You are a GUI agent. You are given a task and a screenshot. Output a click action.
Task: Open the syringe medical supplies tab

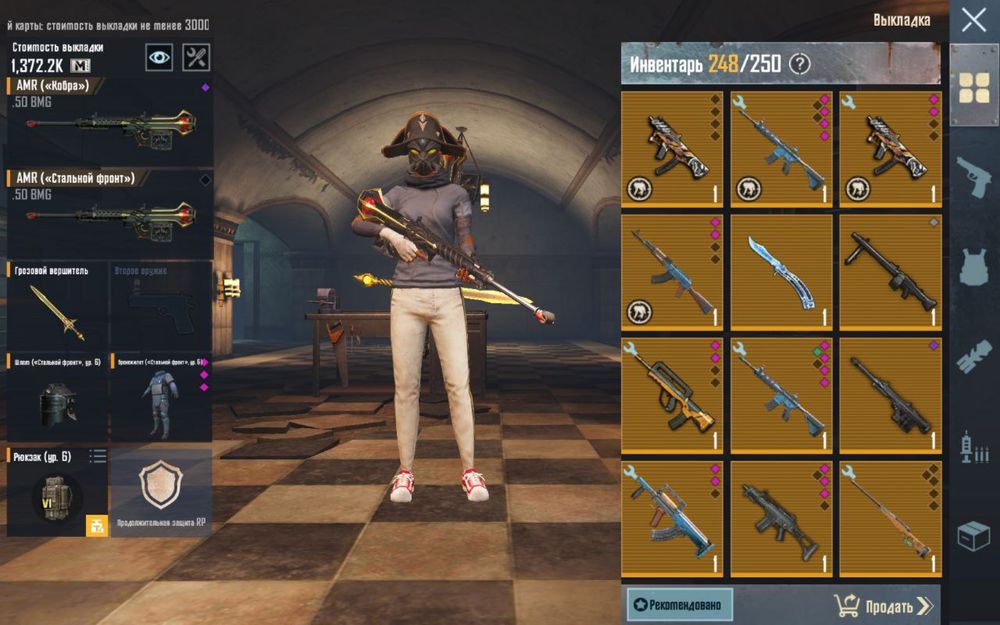pos(974,445)
